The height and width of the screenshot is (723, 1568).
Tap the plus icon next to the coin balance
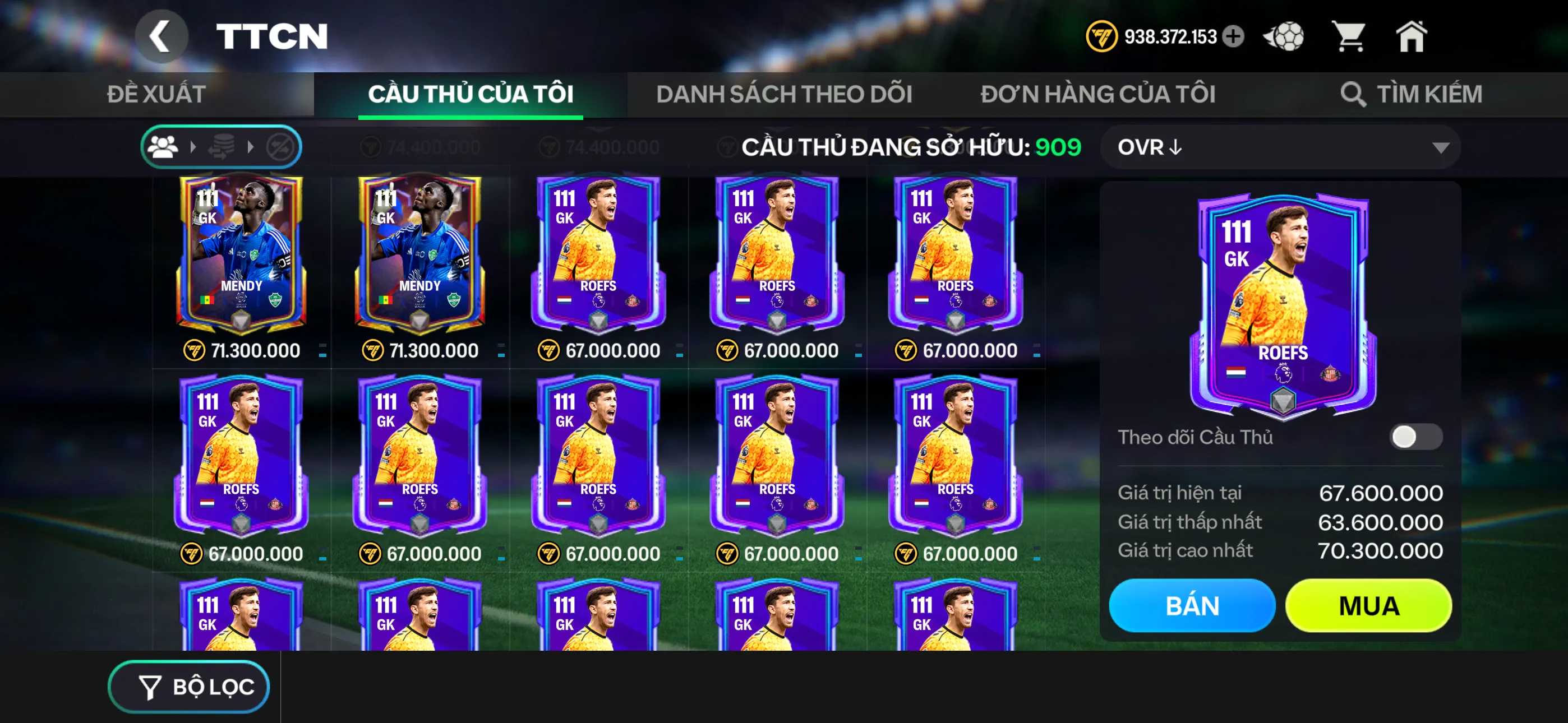coord(1234,36)
